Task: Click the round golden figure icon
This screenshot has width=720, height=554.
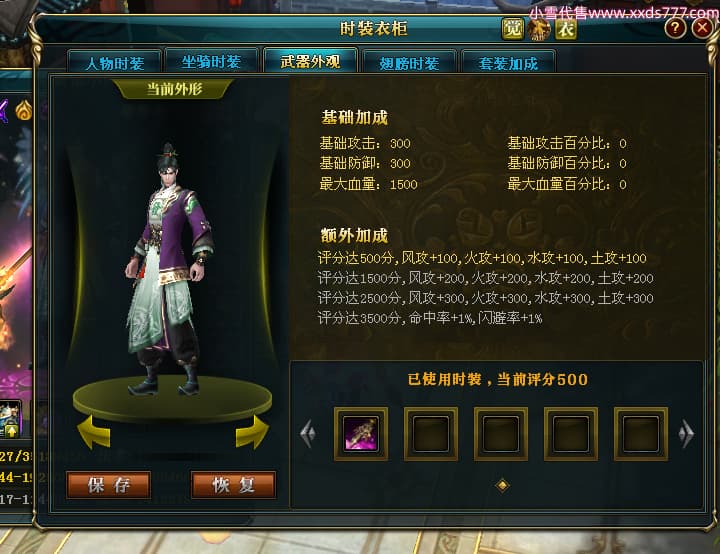Action: coord(540,29)
